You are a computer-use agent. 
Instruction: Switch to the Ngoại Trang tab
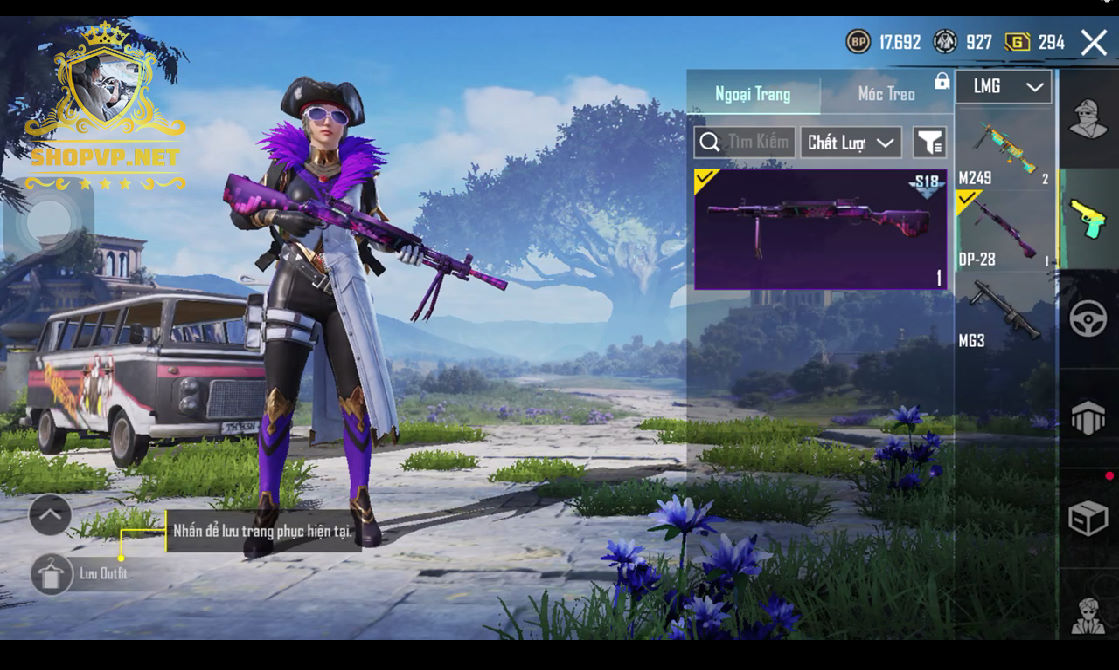pos(753,94)
